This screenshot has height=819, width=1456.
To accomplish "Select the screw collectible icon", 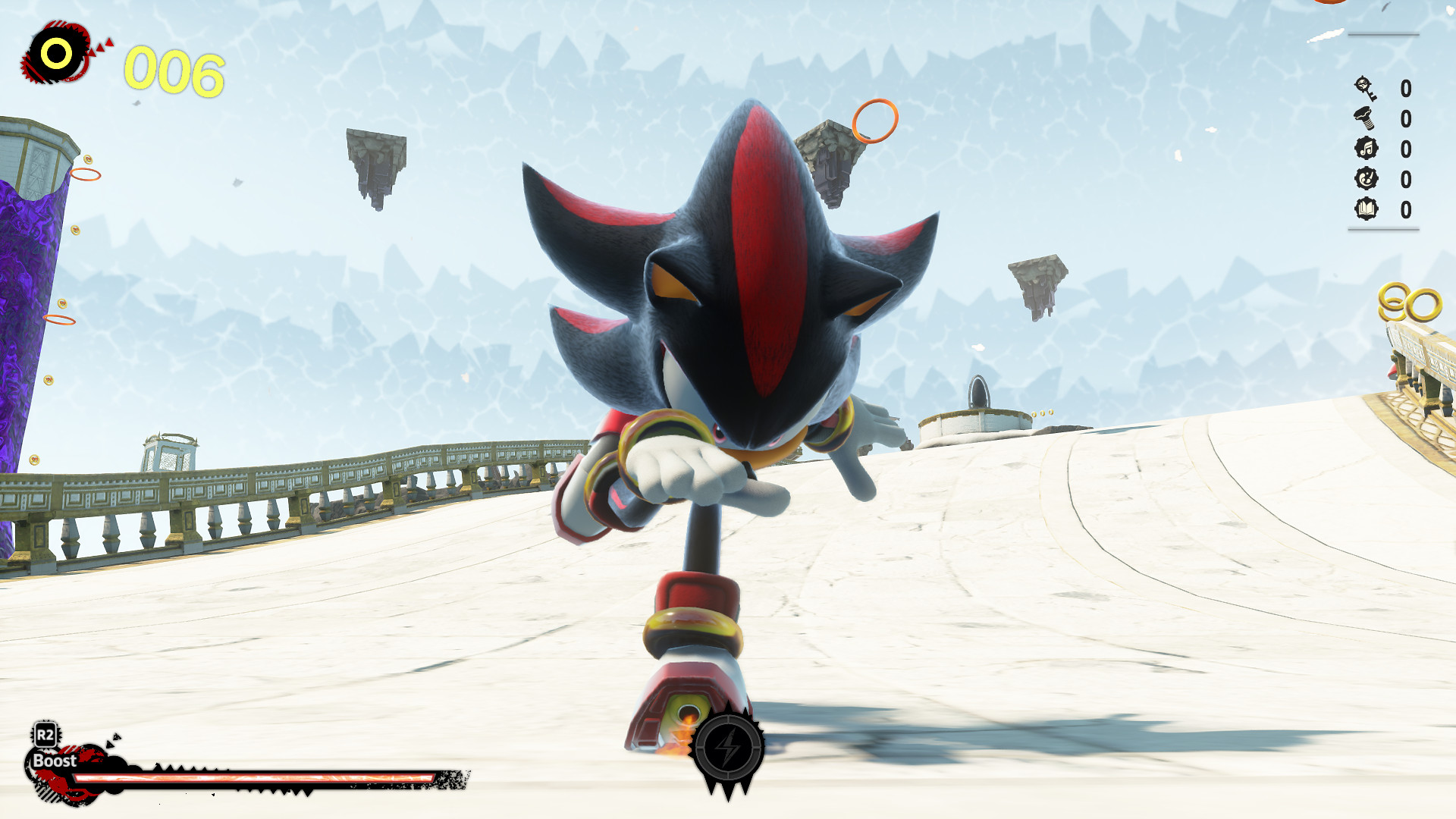I will coord(1363,118).
